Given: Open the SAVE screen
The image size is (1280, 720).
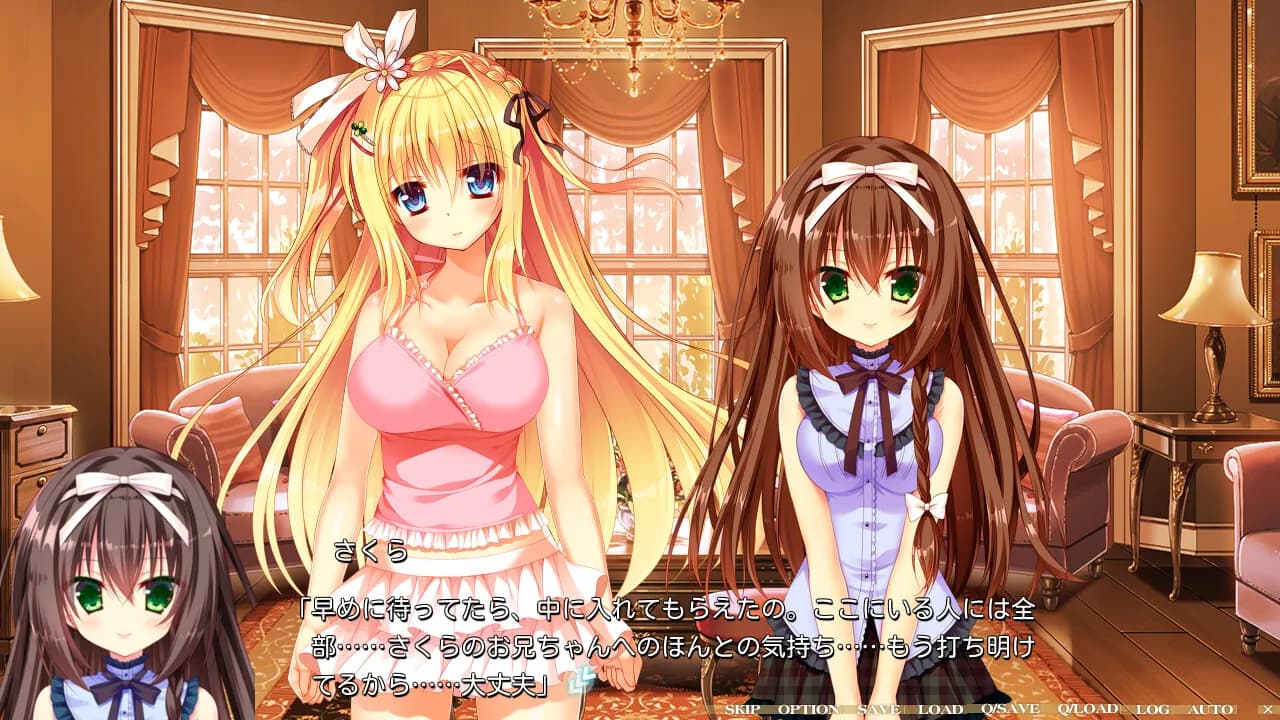Looking at the screenshot, I should 879,710.
